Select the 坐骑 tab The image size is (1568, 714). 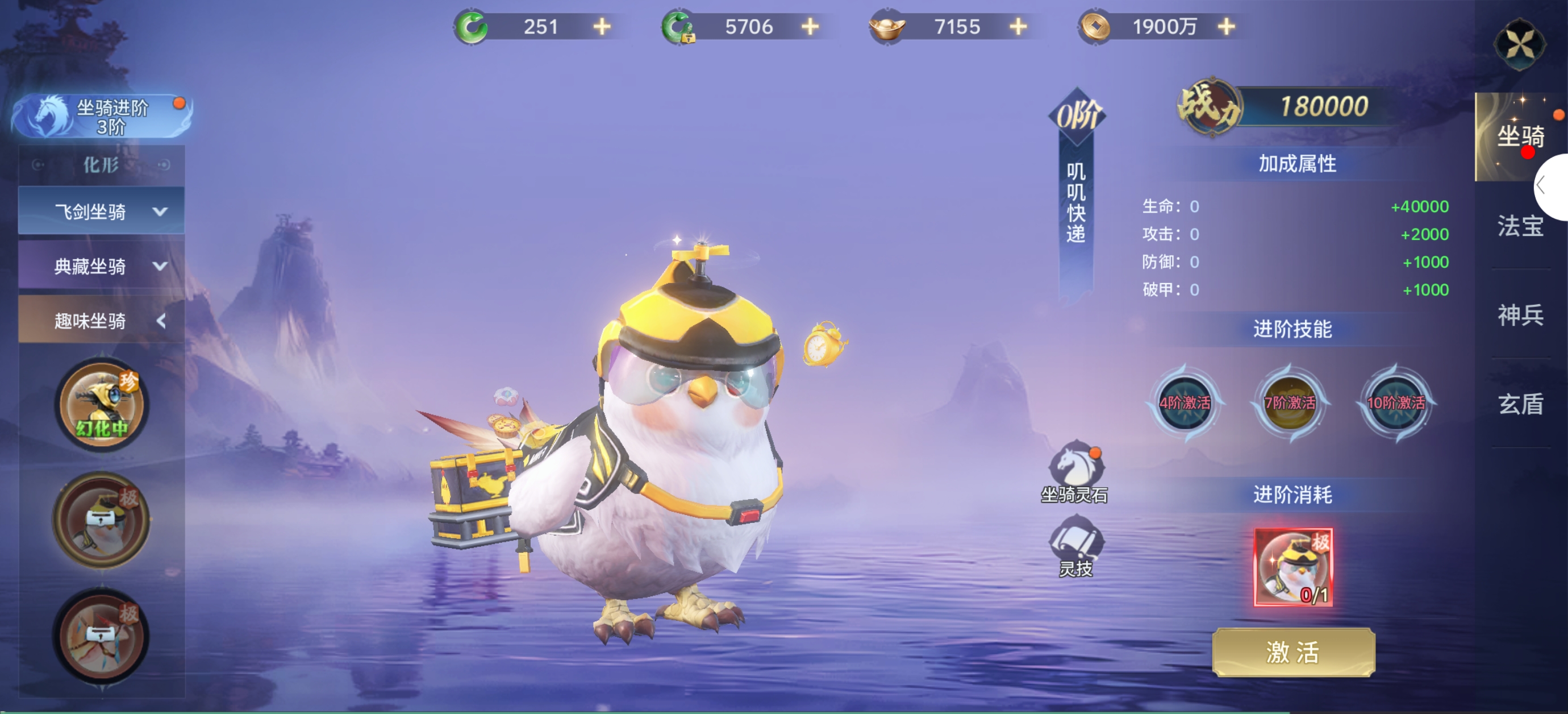pyautogui.click(x=1520, y=136)
